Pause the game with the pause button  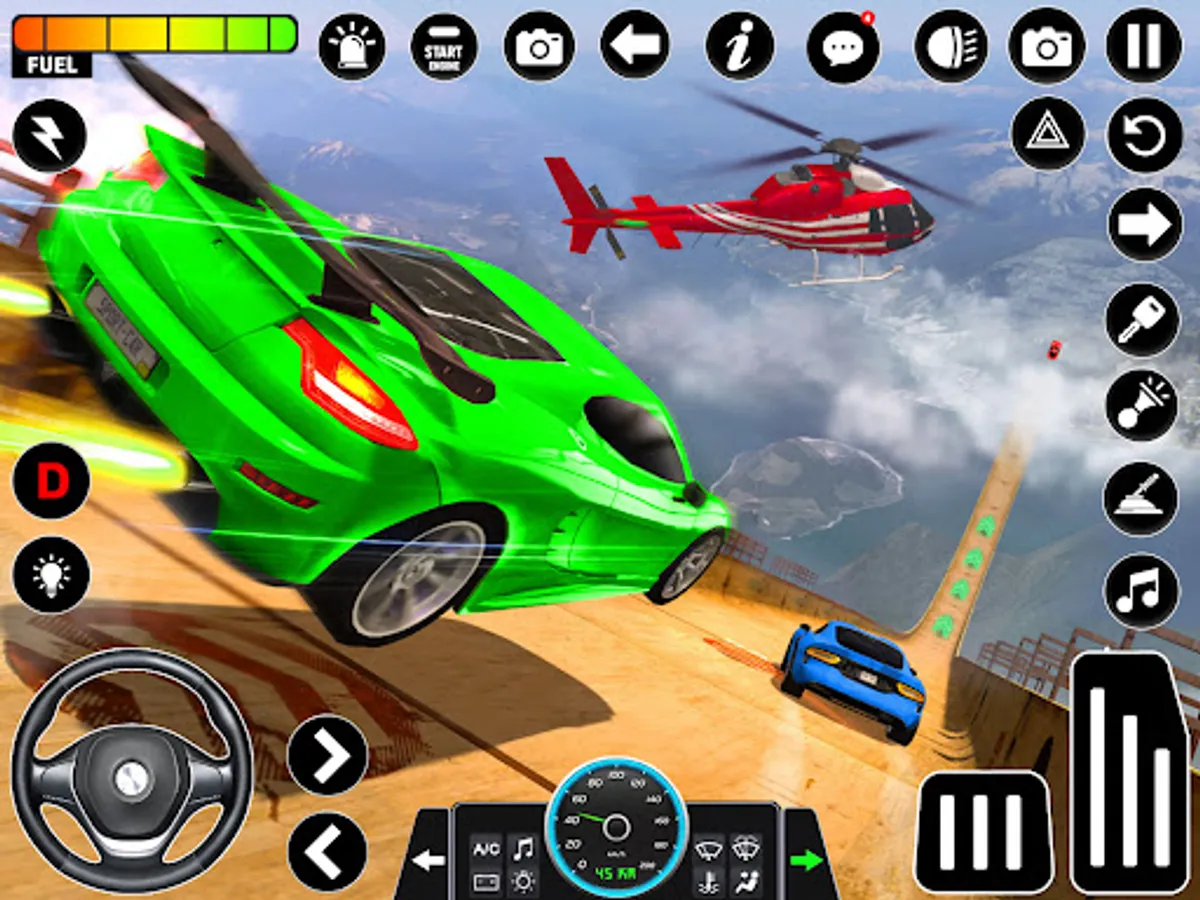click(1144, 46)
